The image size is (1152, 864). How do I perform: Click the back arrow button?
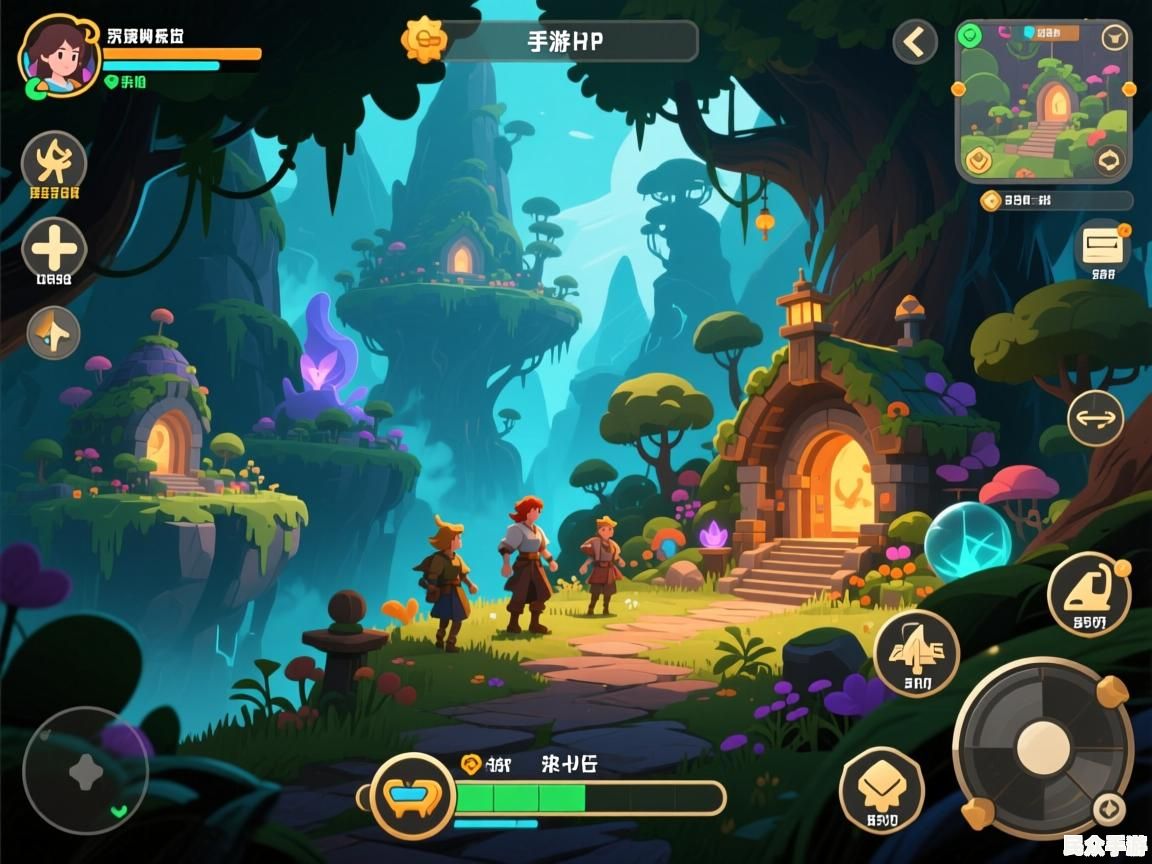pyautogui.click(x=914, y=43)
